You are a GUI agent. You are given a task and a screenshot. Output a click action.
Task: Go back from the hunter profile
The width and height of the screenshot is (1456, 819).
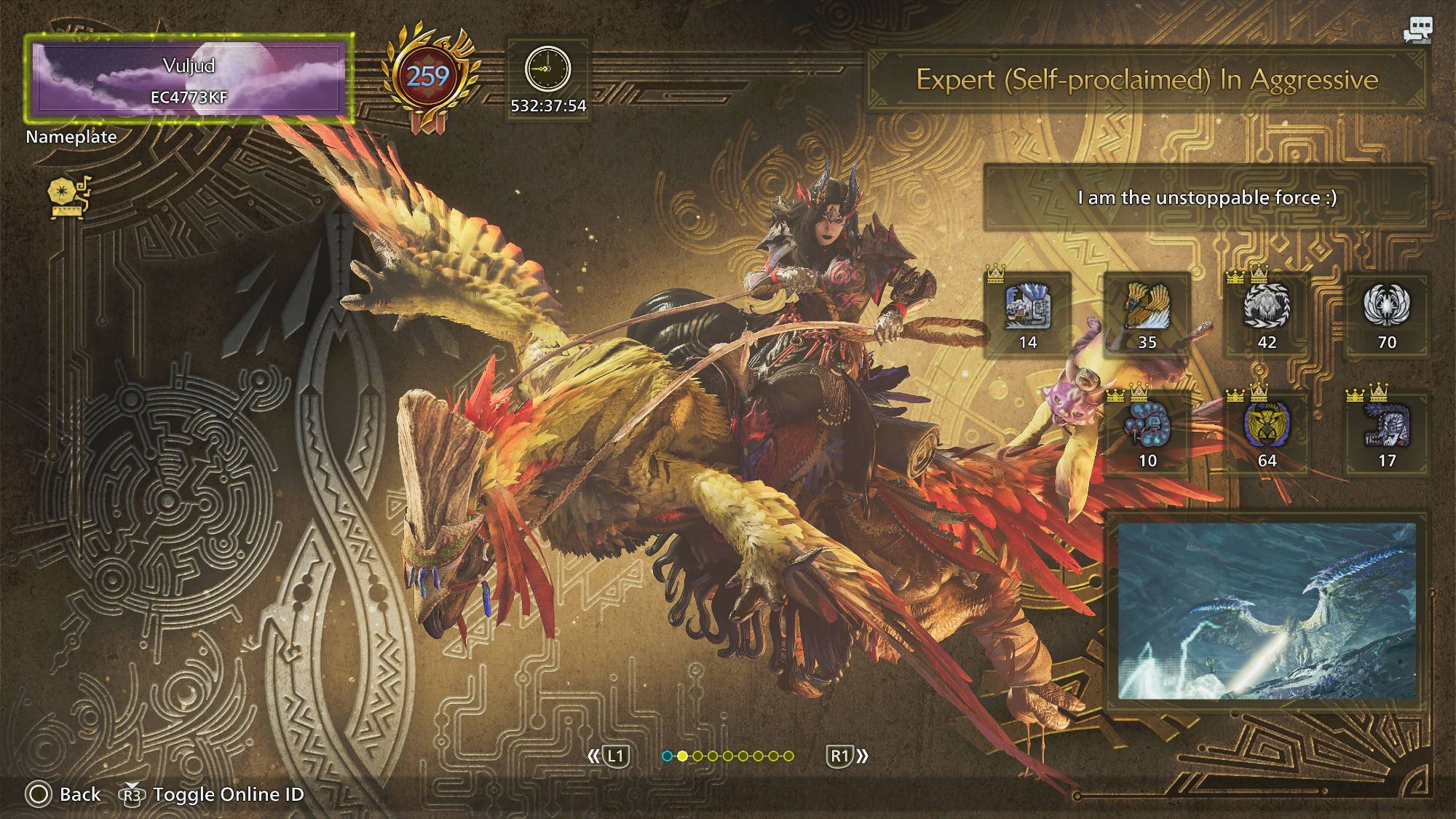[63, 794]
